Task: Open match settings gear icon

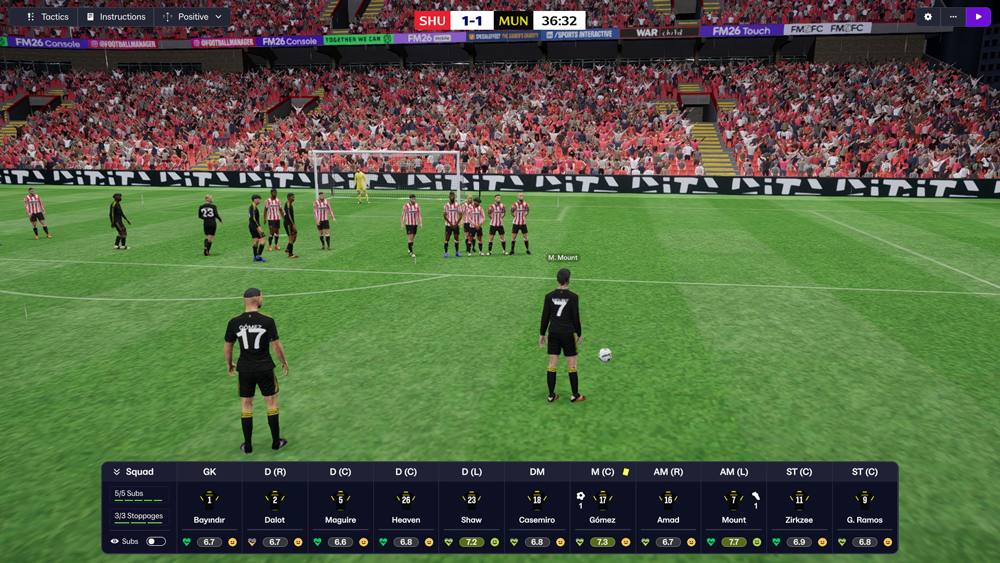Action: click(x=928, y=17)
